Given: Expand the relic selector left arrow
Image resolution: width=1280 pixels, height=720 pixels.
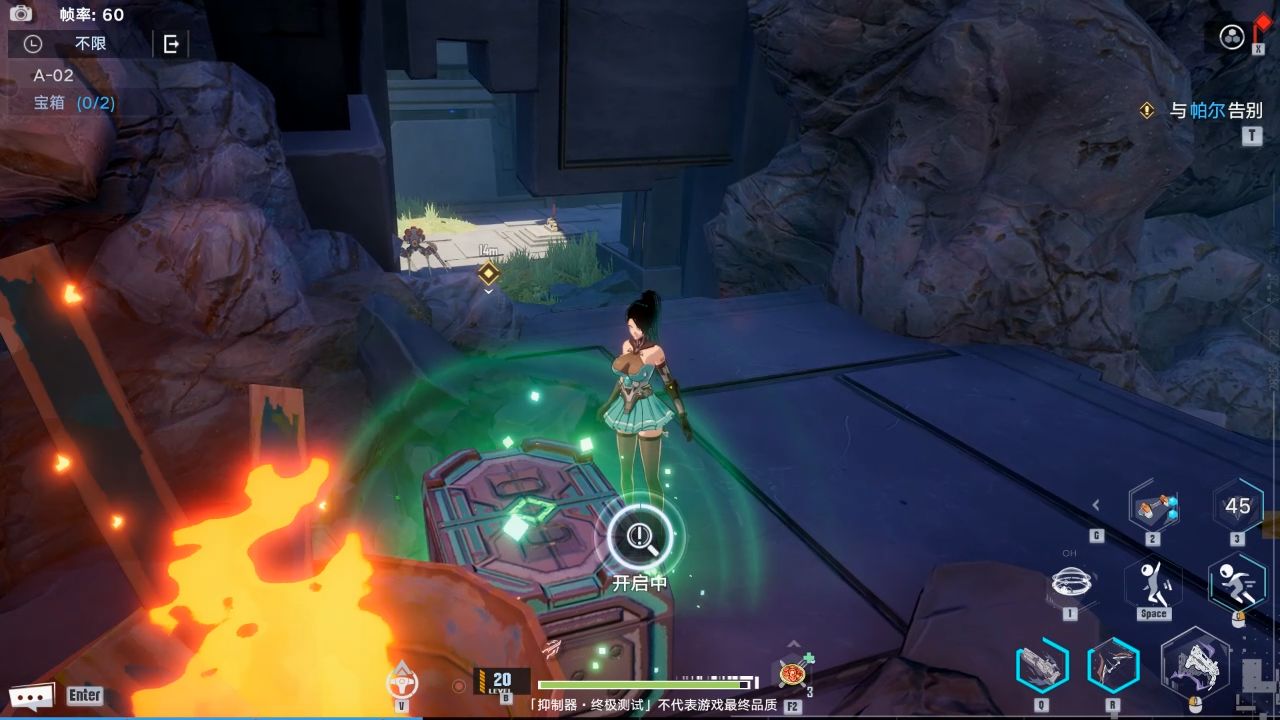Looking at the screenshot, I should [1096, 505].
